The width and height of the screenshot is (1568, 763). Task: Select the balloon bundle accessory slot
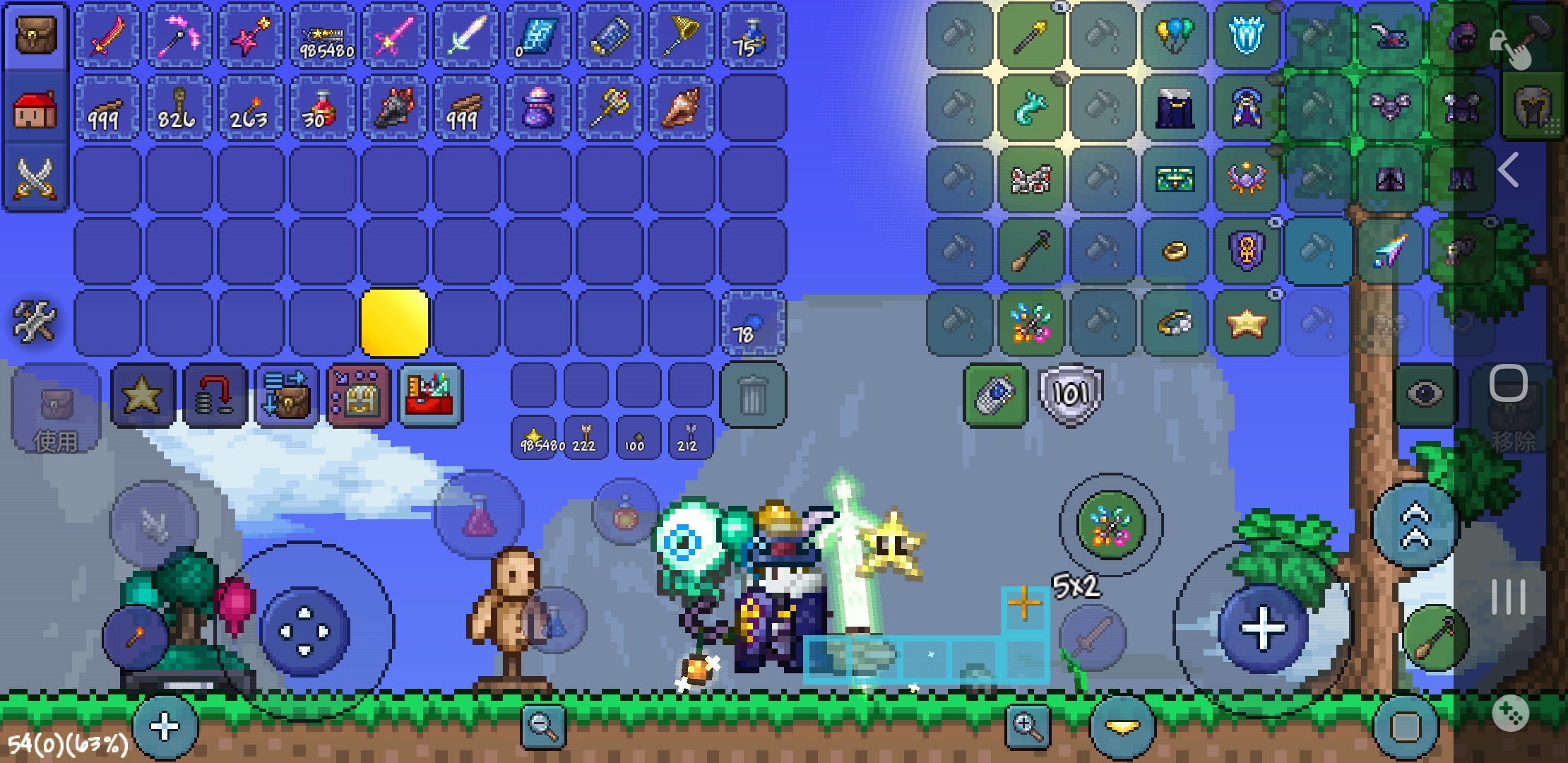(x=1174, y=36)
